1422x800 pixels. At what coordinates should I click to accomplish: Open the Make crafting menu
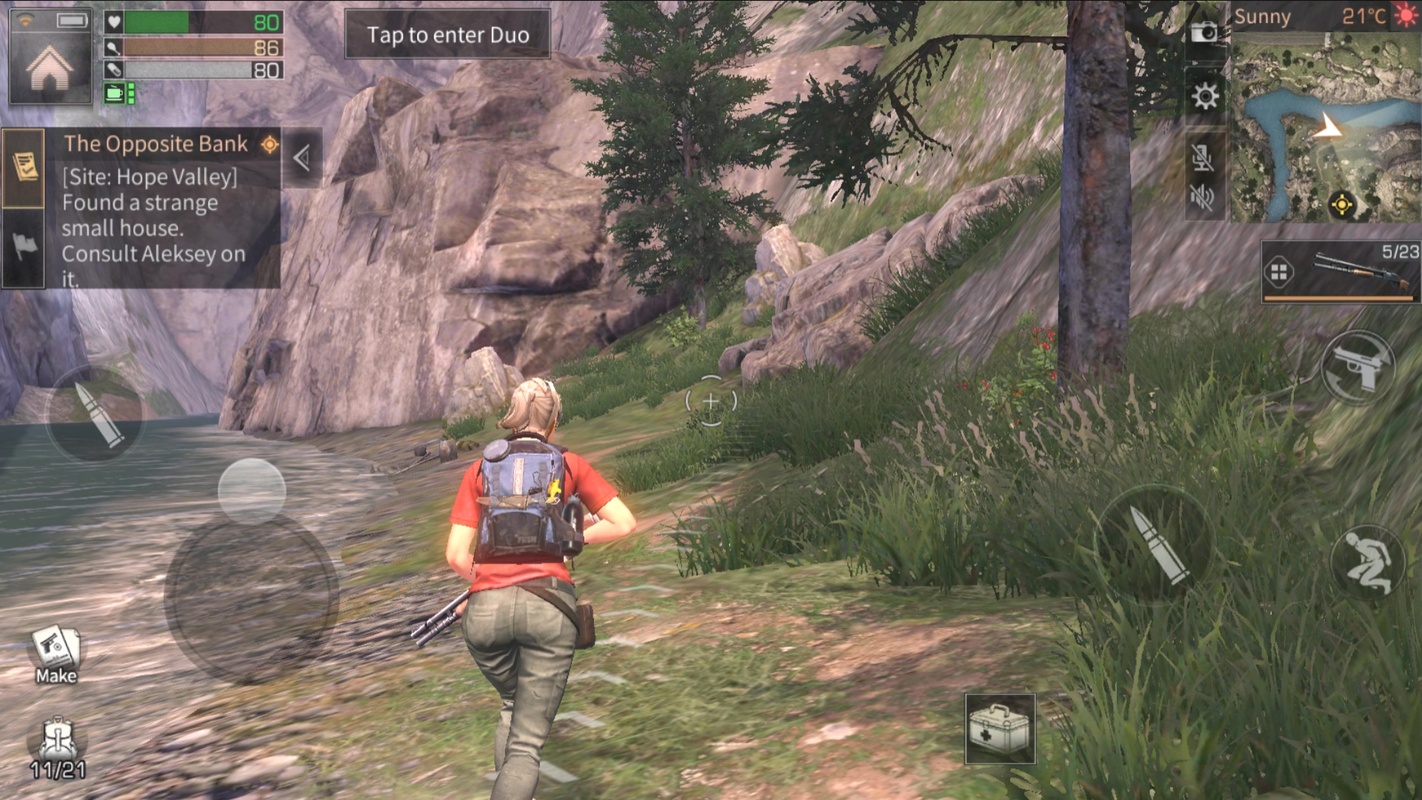(x=56, y=654)
